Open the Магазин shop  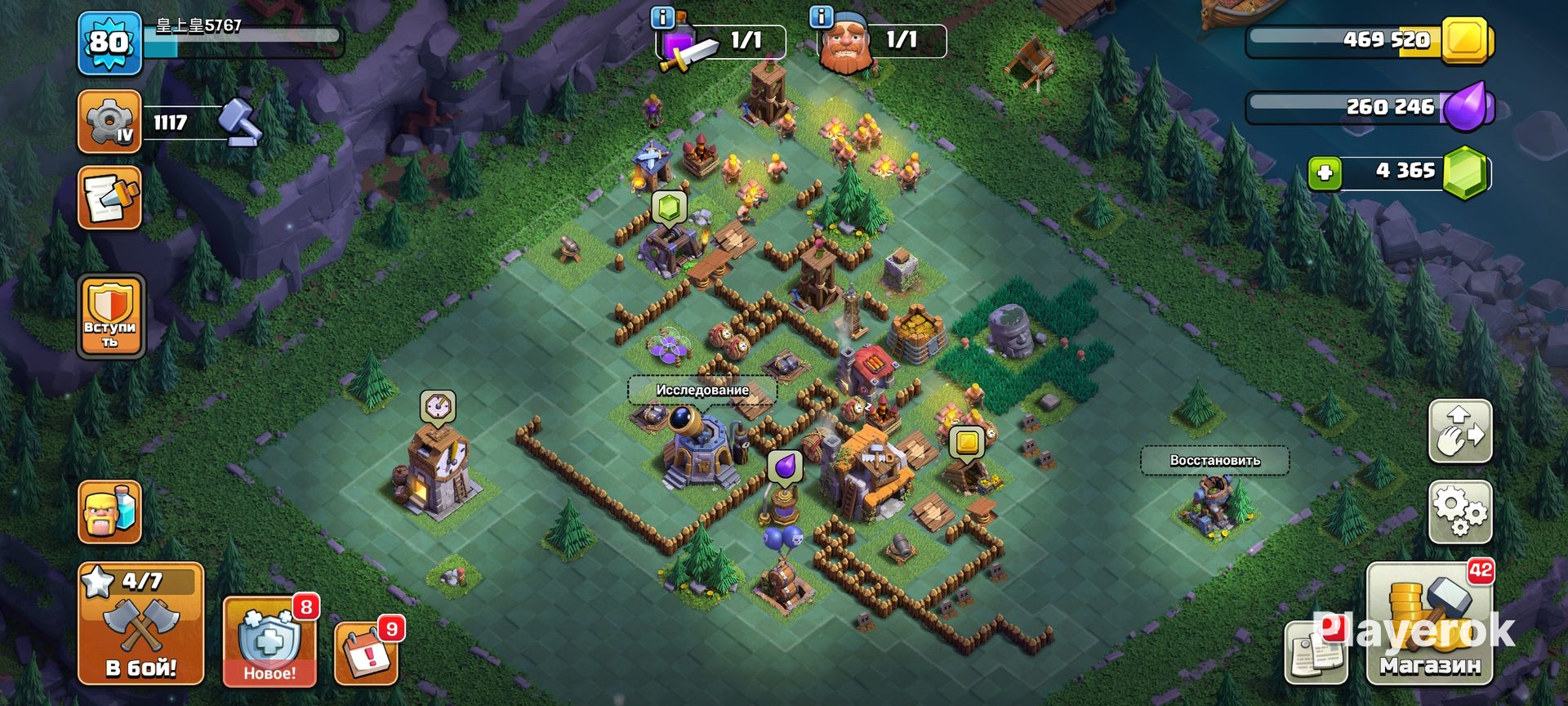pyautogui.click(x=1429, y=623)
